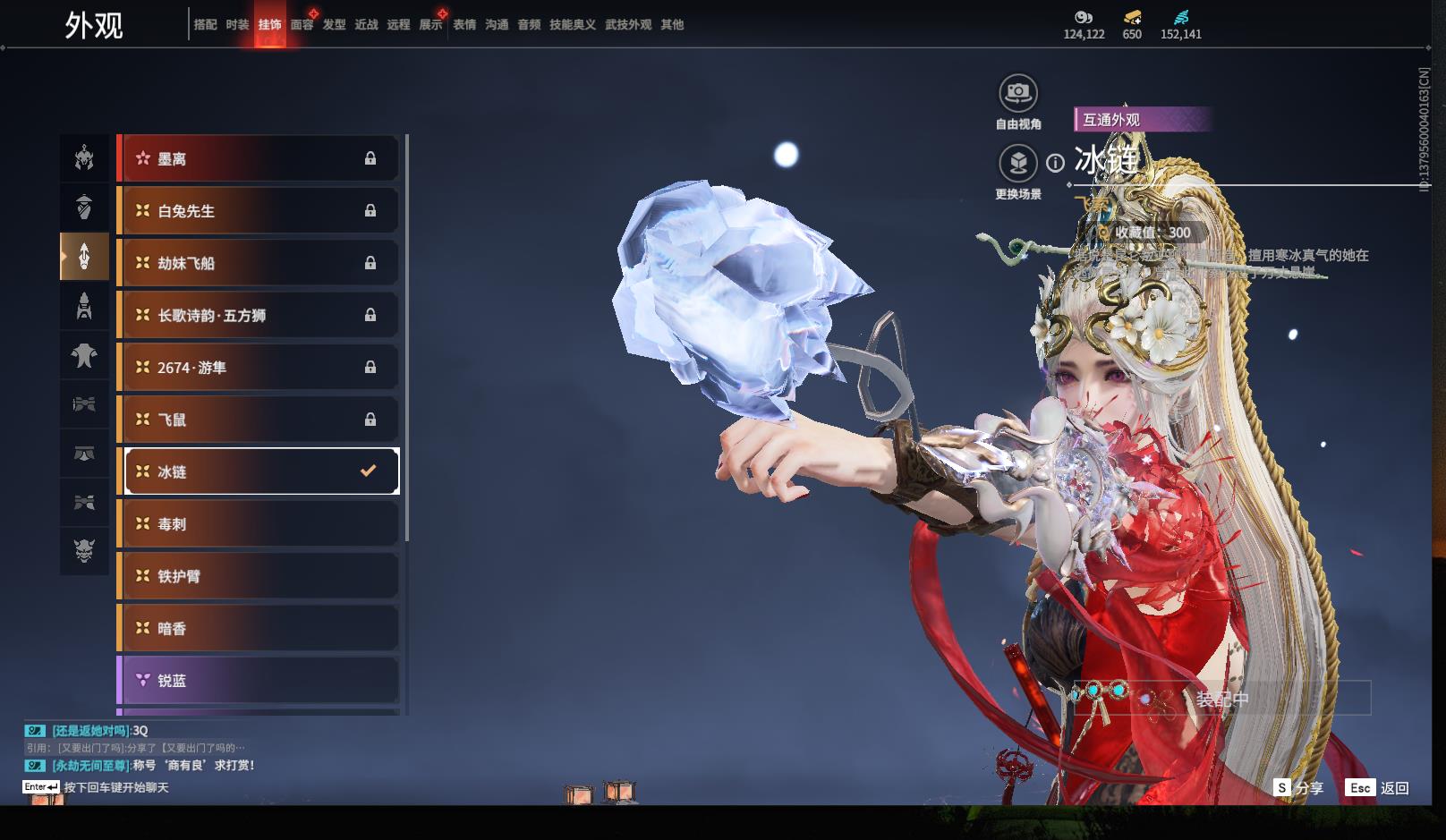
Task: Open the 技能奥义 tab
Action: point(572,25)
